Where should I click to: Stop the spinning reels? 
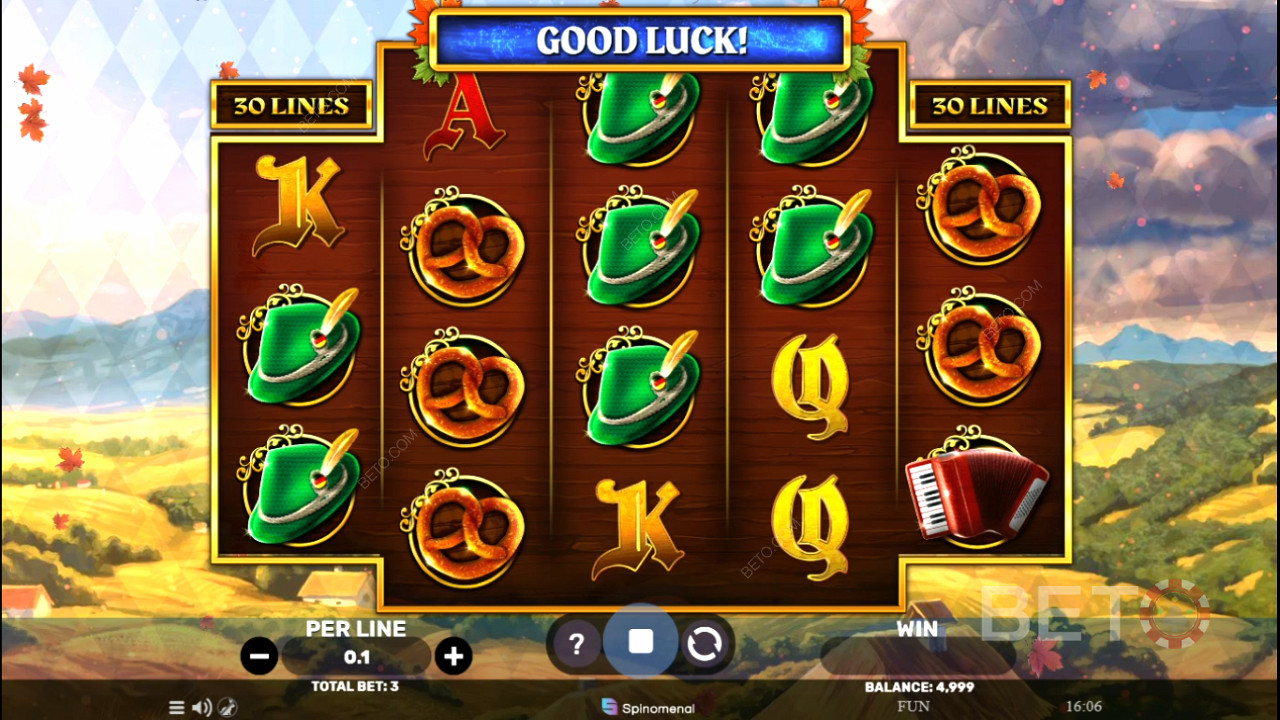click(641, 642)
